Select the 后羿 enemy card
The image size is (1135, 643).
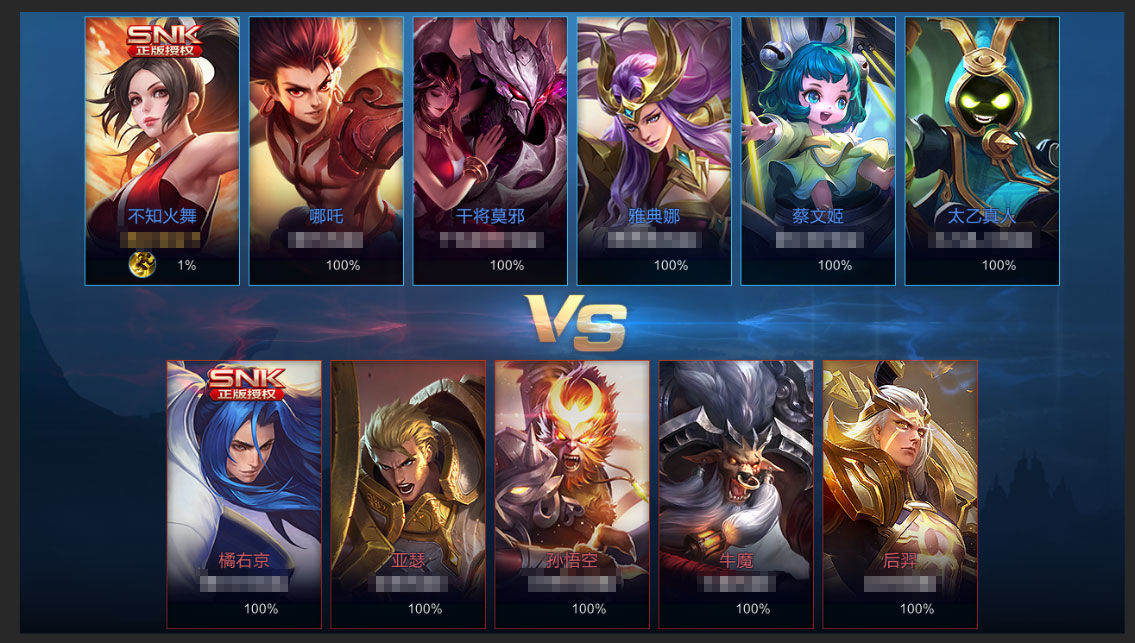tap(900, 494)
